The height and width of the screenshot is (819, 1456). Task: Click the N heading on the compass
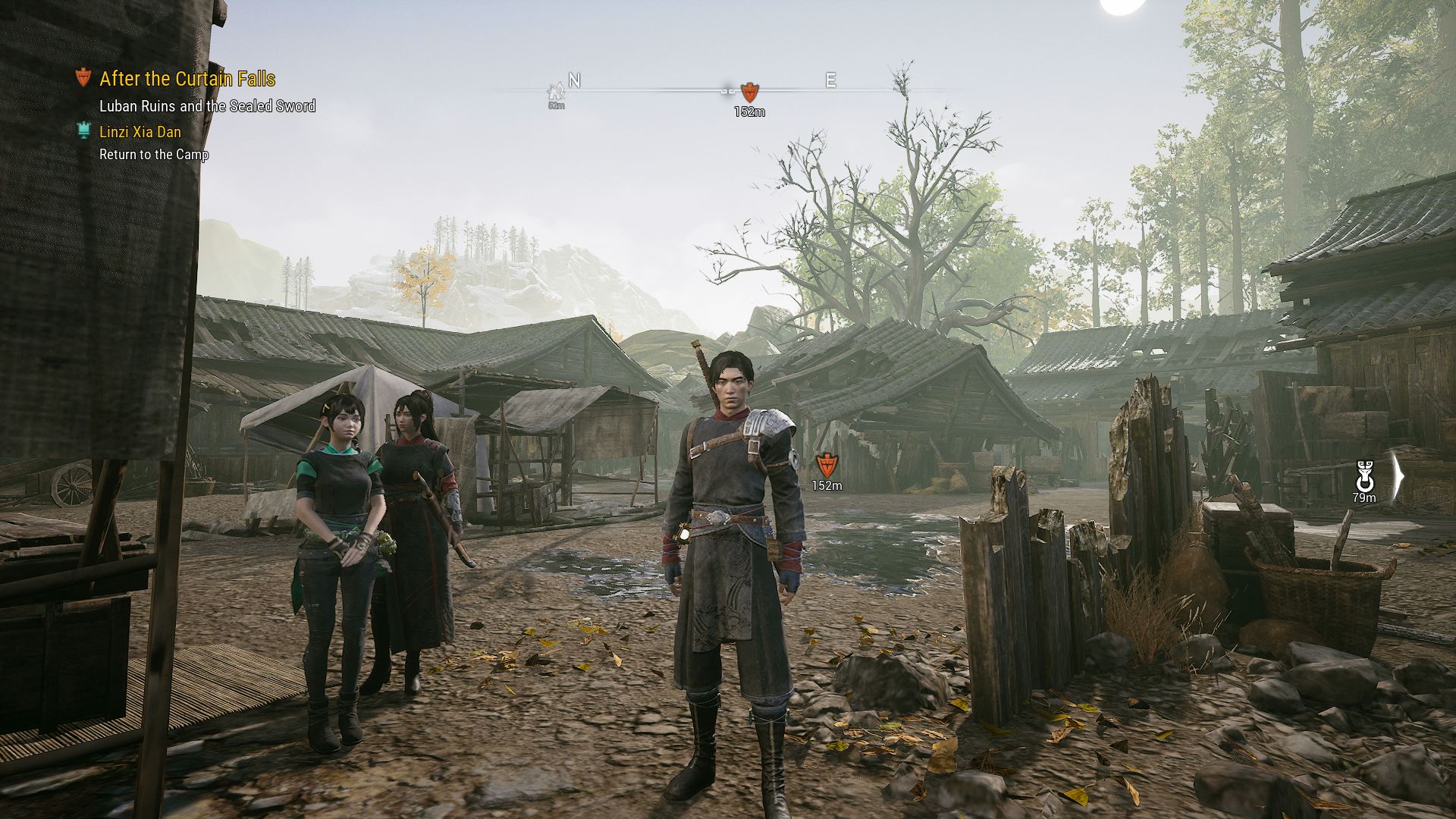click(x=575, y=80)
